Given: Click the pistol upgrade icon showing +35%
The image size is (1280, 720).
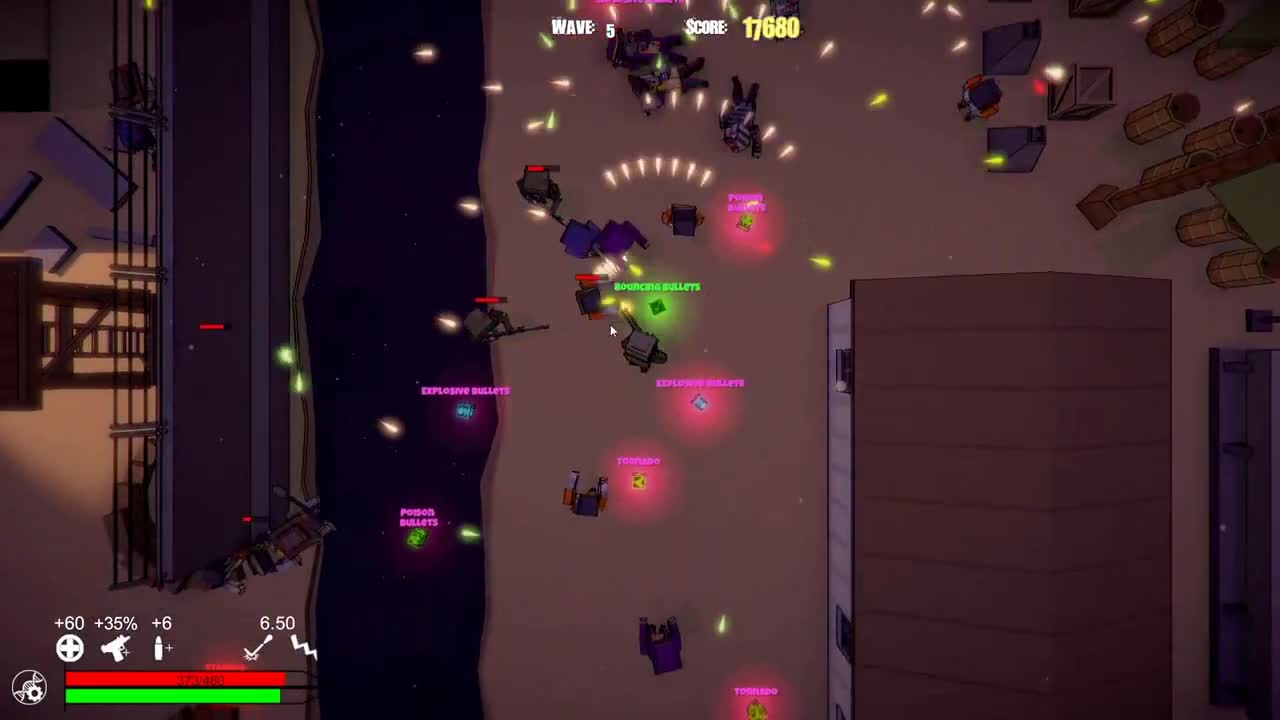Looking at the screenshot, I should [x=117, y=649].
